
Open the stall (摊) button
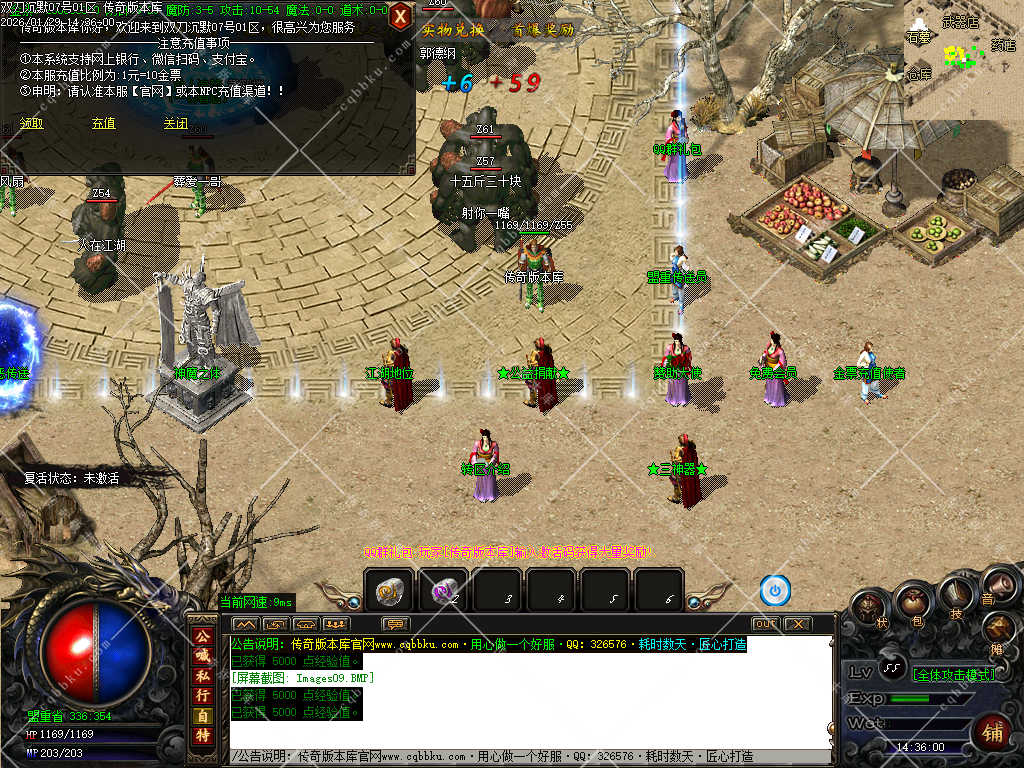(x=999, y=627)
